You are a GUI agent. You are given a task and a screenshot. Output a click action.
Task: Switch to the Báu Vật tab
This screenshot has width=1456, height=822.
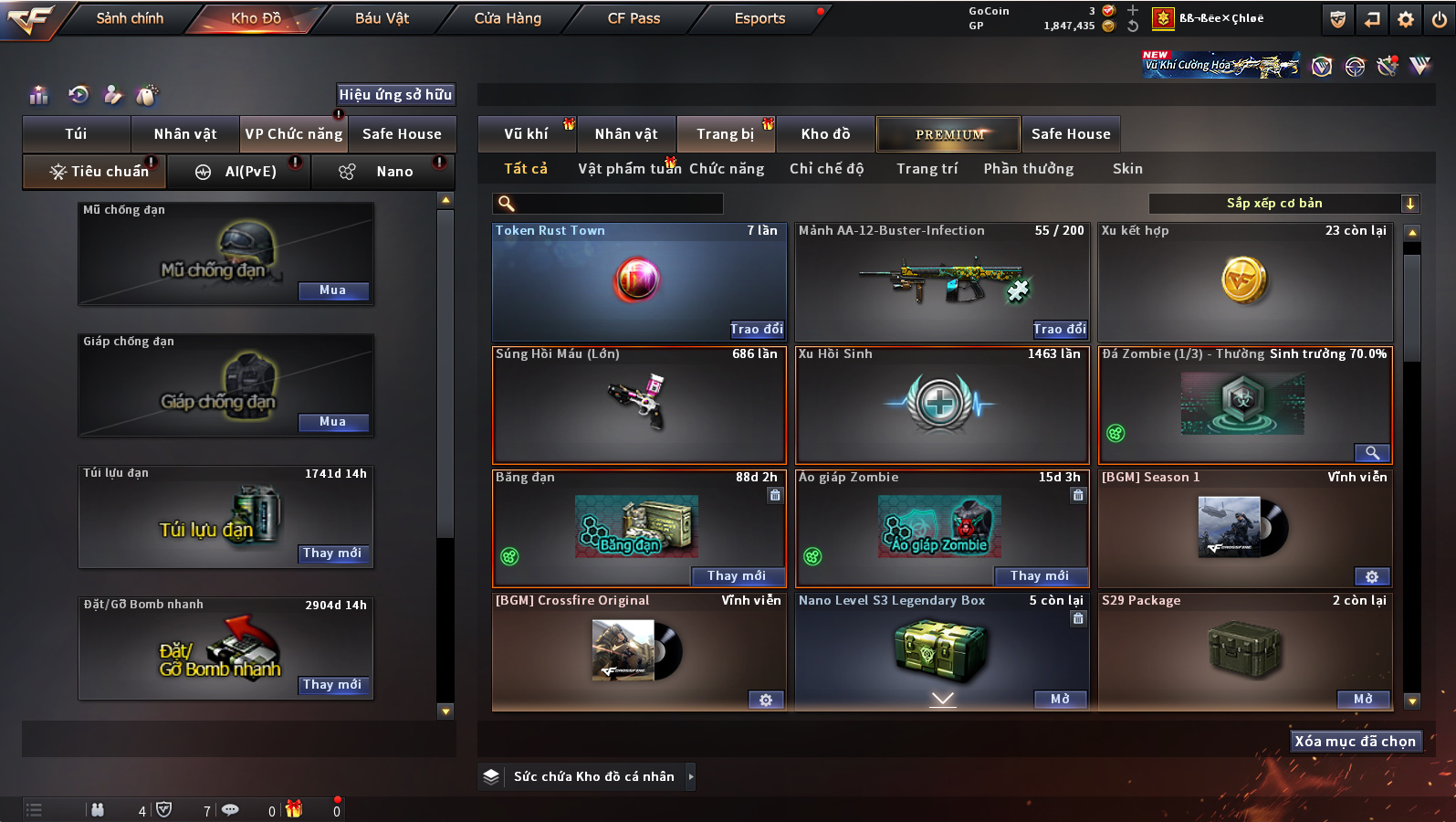382,18
